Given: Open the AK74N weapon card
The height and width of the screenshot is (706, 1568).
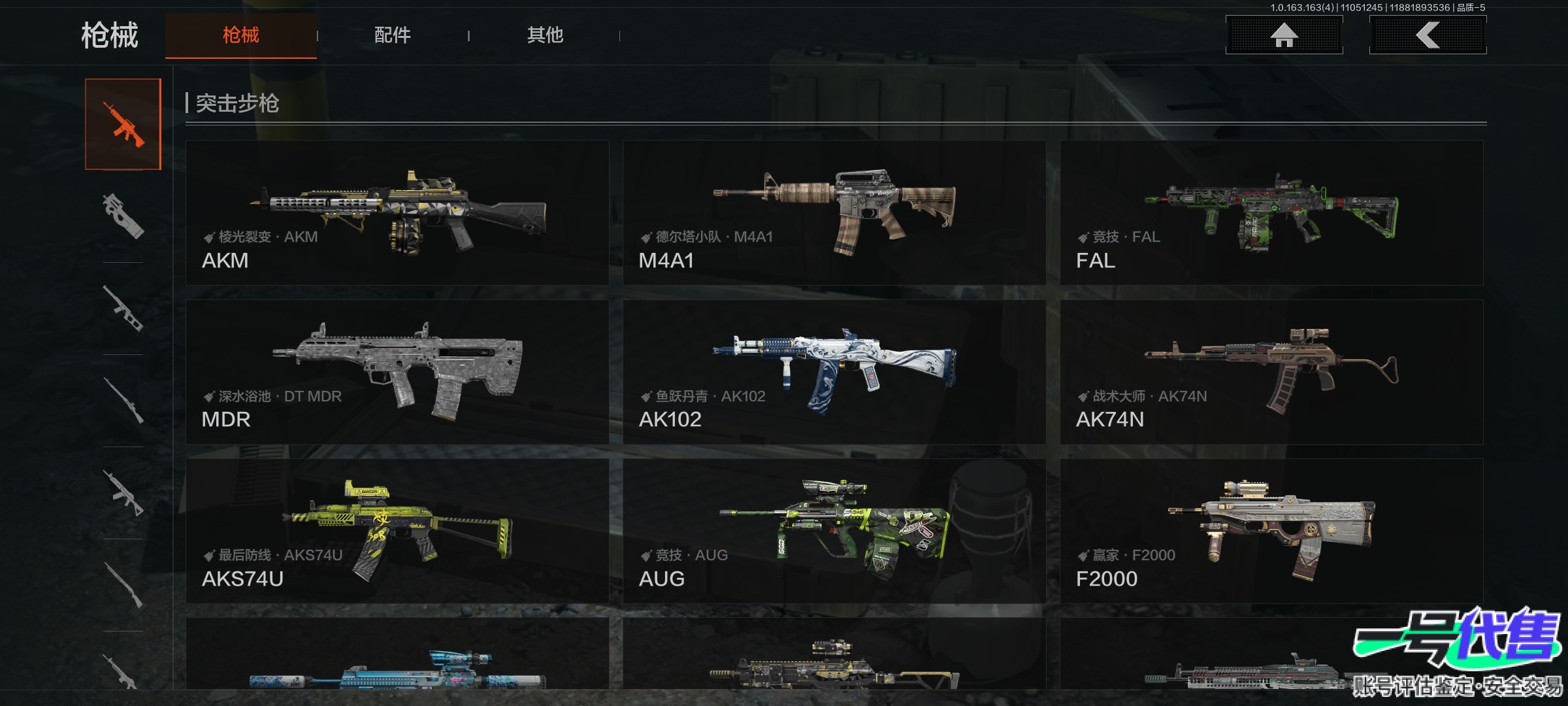Looking at the screenshot, I should tap(1271, 372).
